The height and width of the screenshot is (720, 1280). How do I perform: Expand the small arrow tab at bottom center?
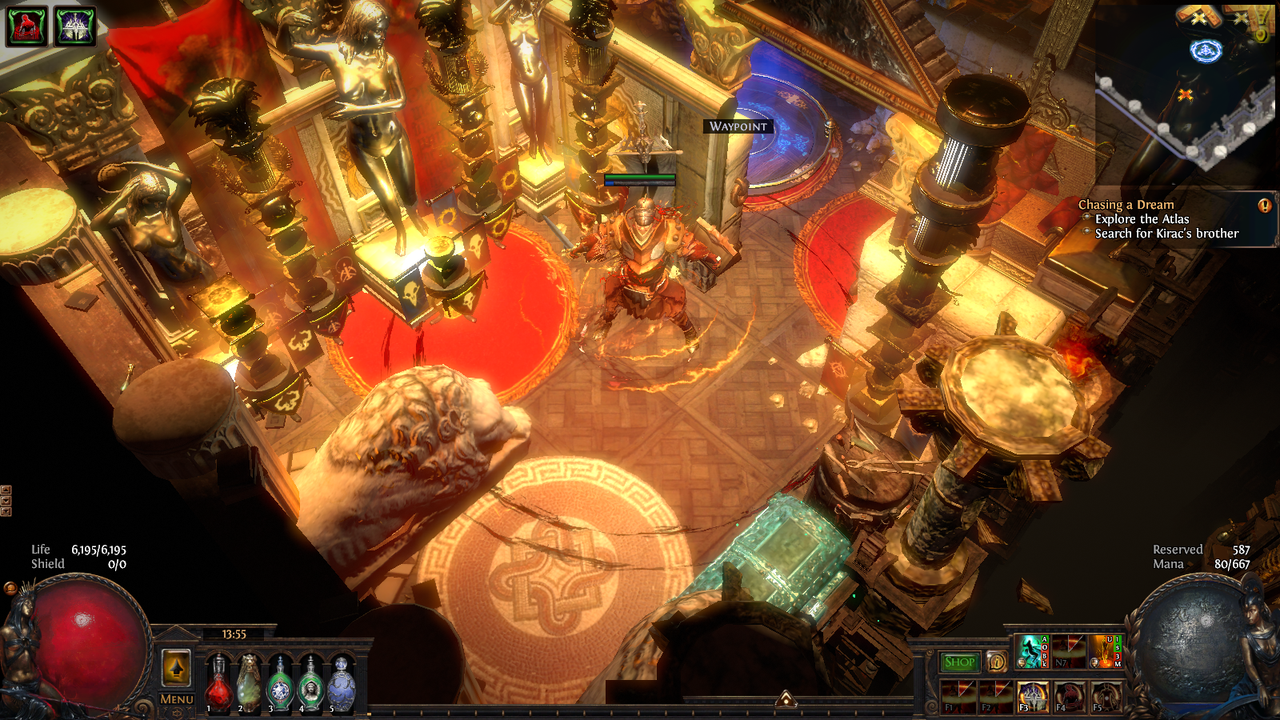click(786, 698)
